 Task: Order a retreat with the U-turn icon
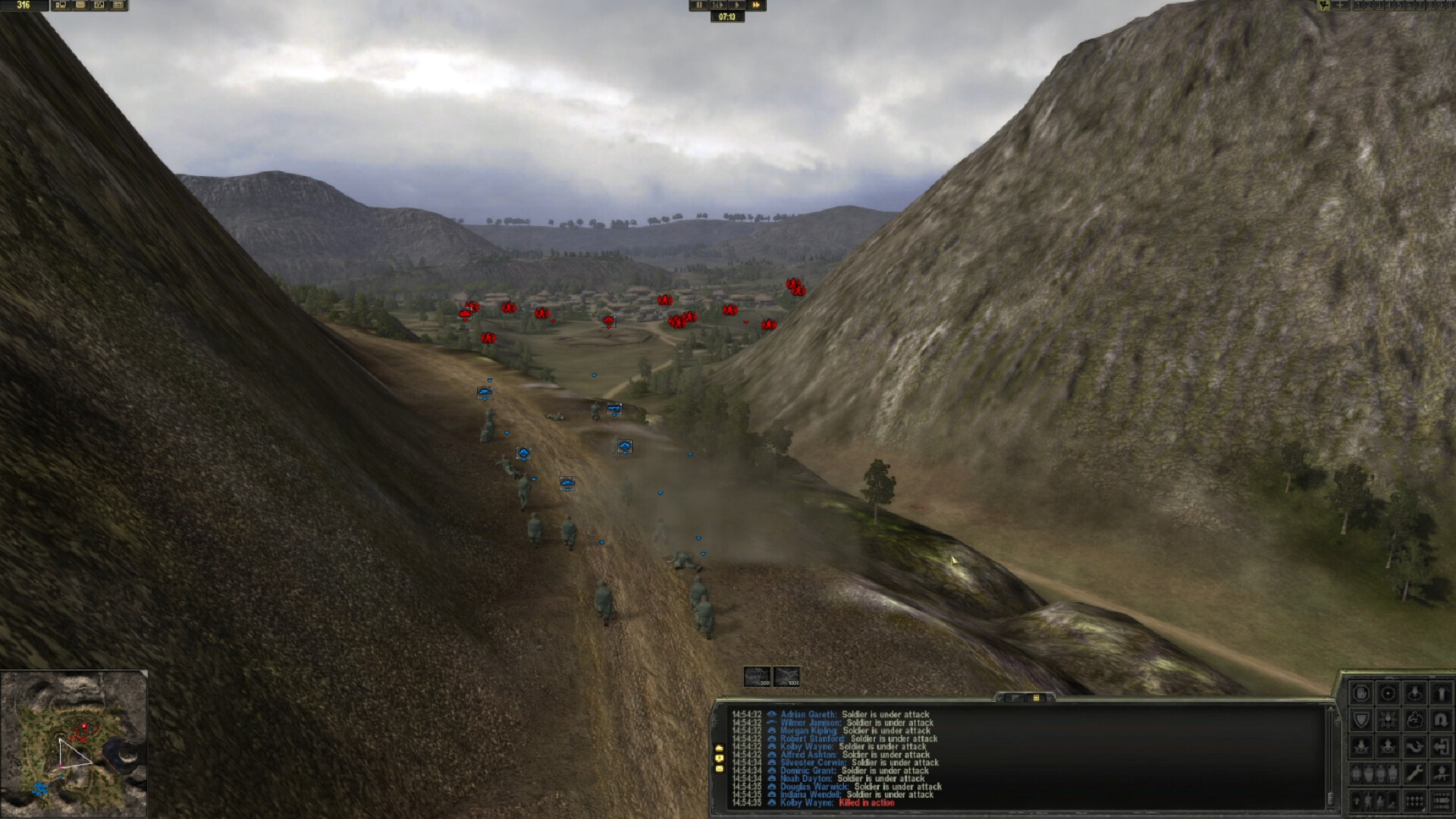coord(1441,719)
